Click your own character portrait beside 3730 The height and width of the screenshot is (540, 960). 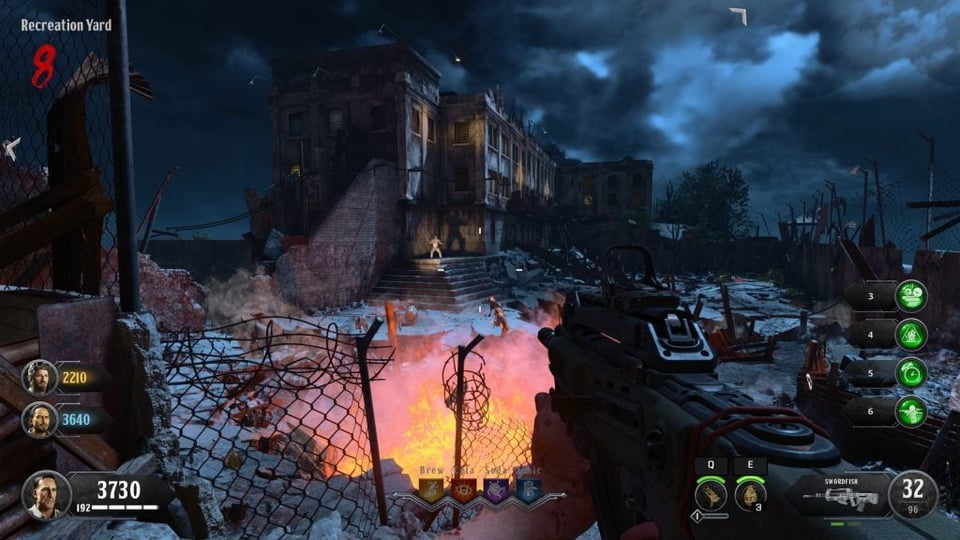click(x=47, y=494)
